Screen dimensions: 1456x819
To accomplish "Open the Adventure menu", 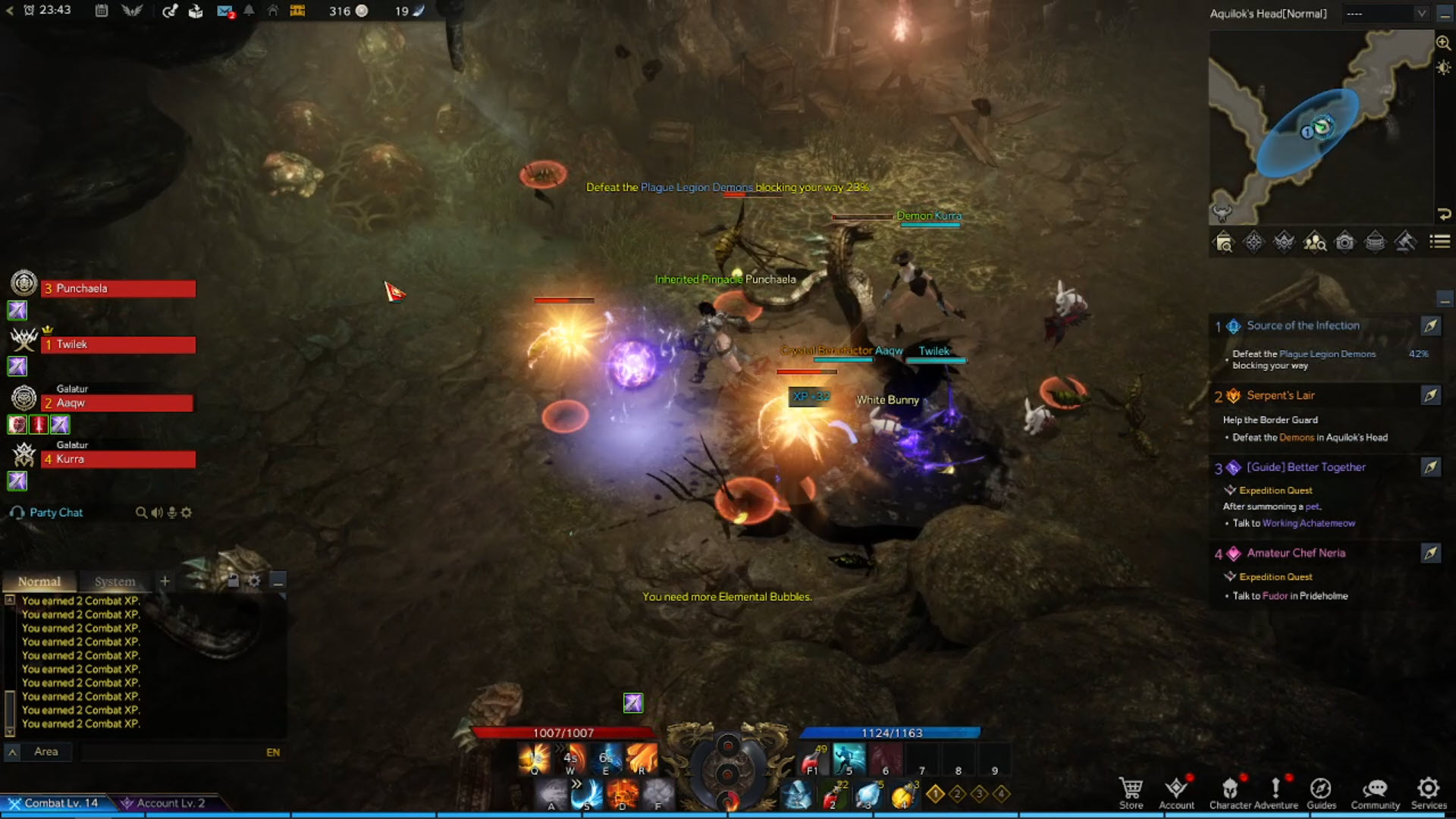I will point(1276,792).
